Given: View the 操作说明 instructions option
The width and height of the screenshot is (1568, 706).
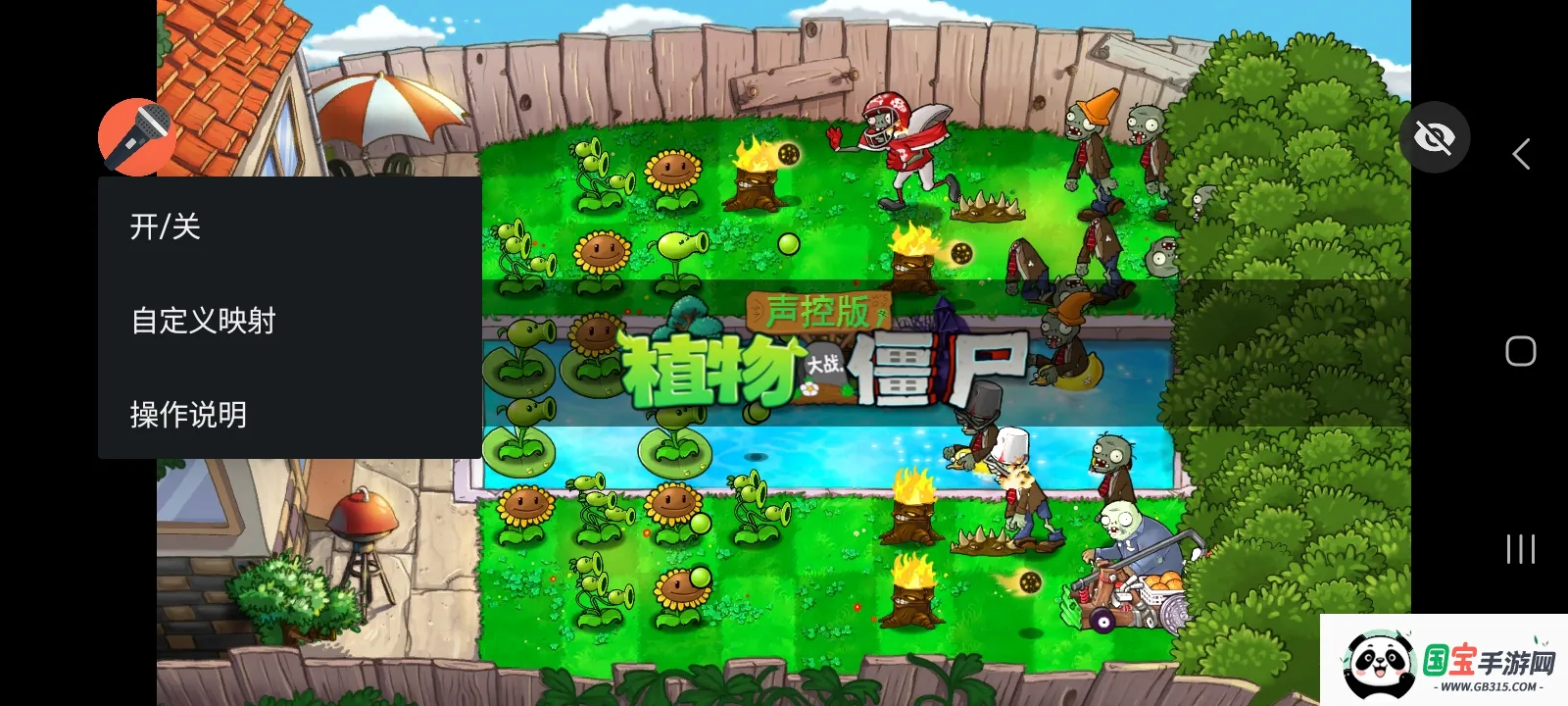Looking at the screenshot, I should tap(187, 414).
